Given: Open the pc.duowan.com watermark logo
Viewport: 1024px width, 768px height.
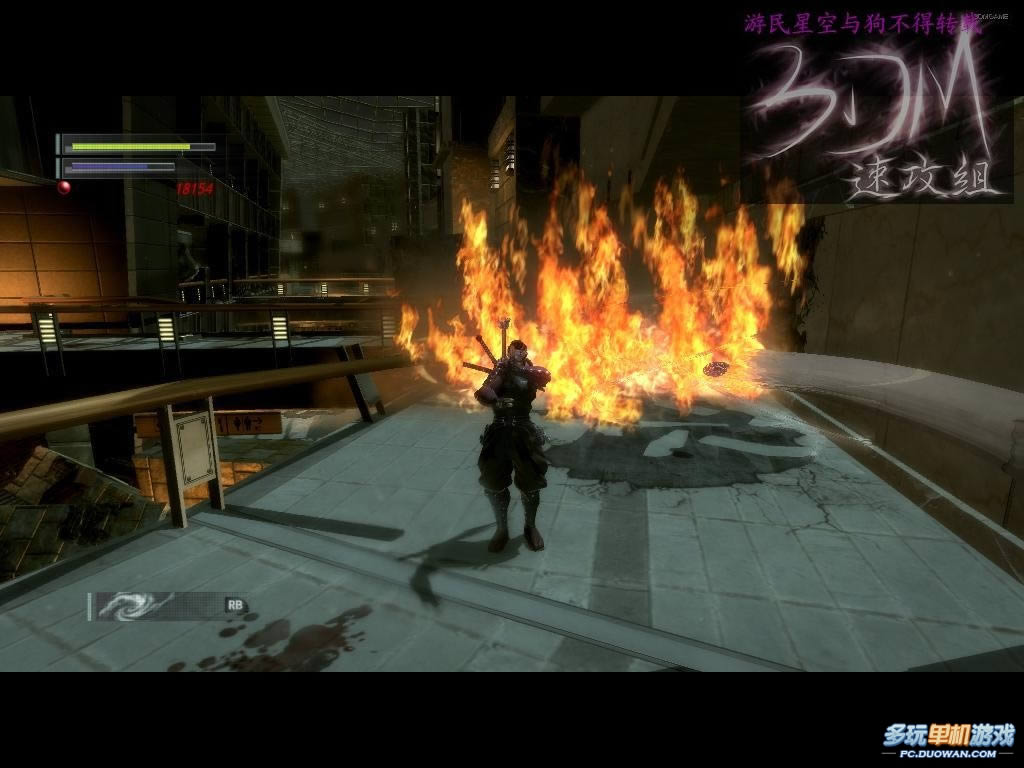Looking at the screenshot, I should click(947, 740).
